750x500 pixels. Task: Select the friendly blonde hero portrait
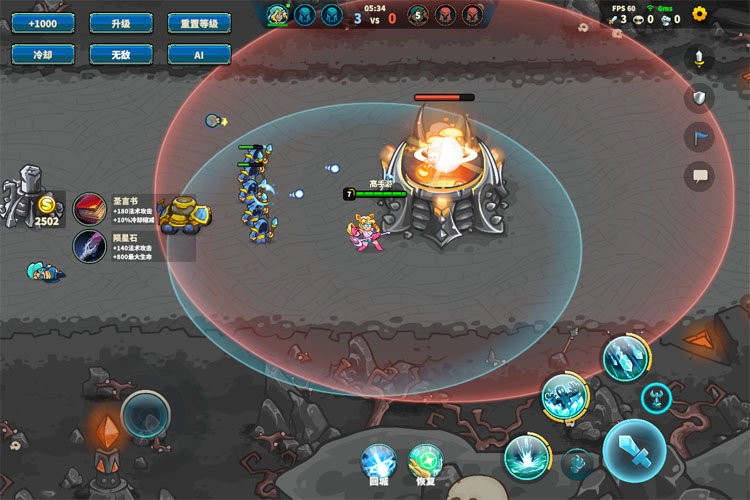(x=279, y=14)
